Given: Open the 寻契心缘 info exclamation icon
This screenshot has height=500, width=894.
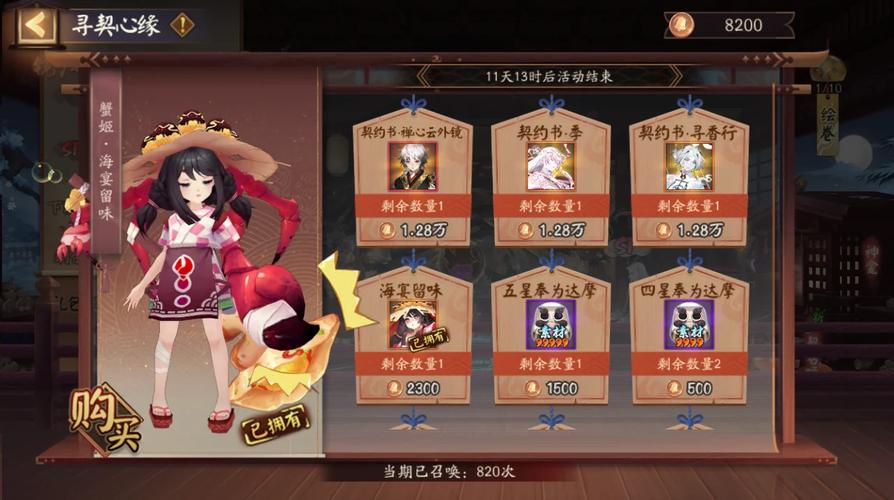Looking at the screenshot, I should (182, 25).
